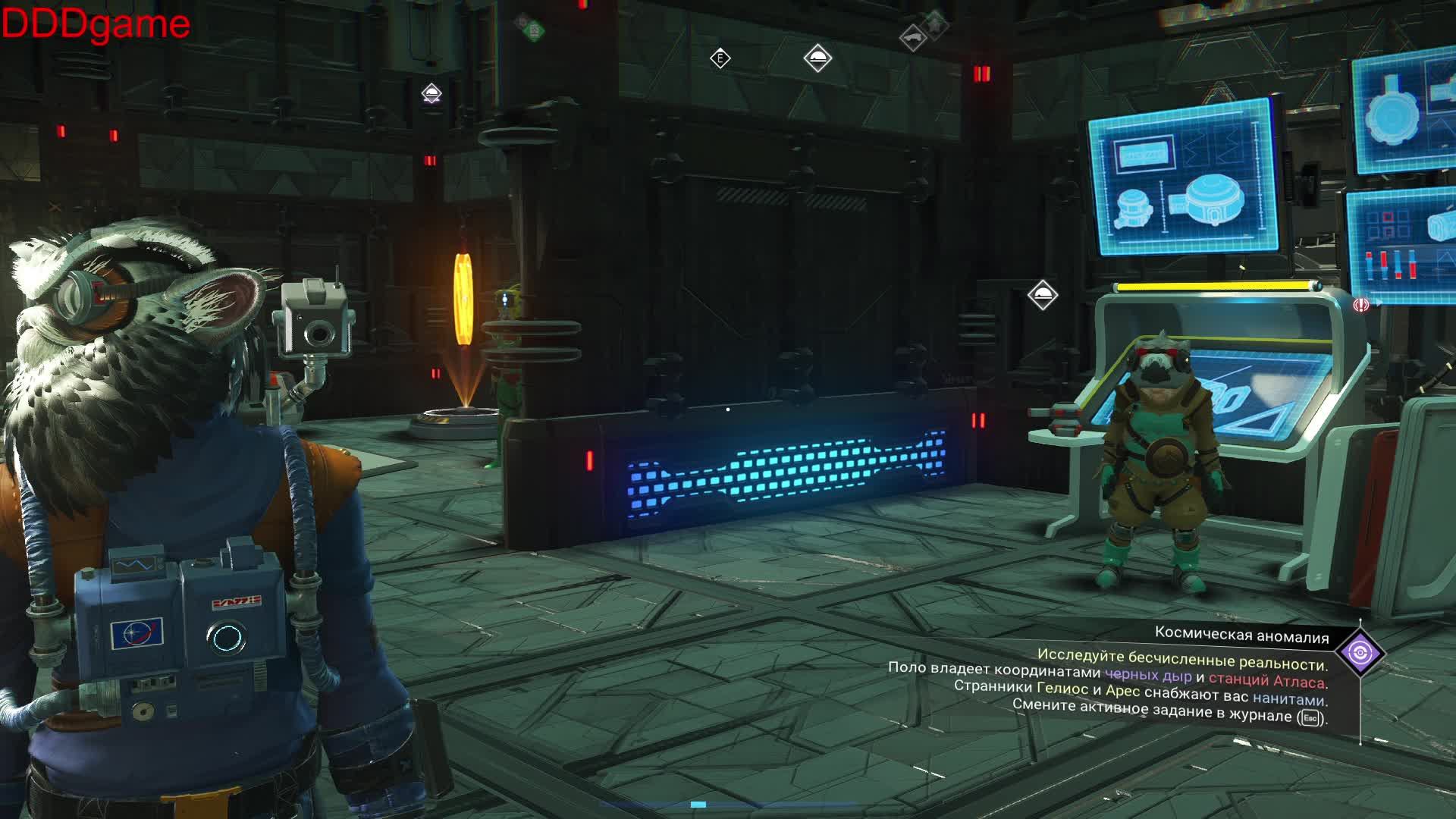
Task: Select the Космическая аномалия mission title
Action: pos(1241,637)
